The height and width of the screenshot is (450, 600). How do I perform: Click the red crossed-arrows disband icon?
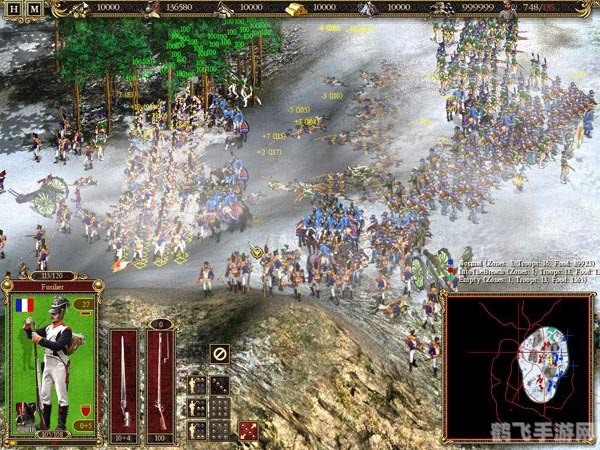pos(247,429)
